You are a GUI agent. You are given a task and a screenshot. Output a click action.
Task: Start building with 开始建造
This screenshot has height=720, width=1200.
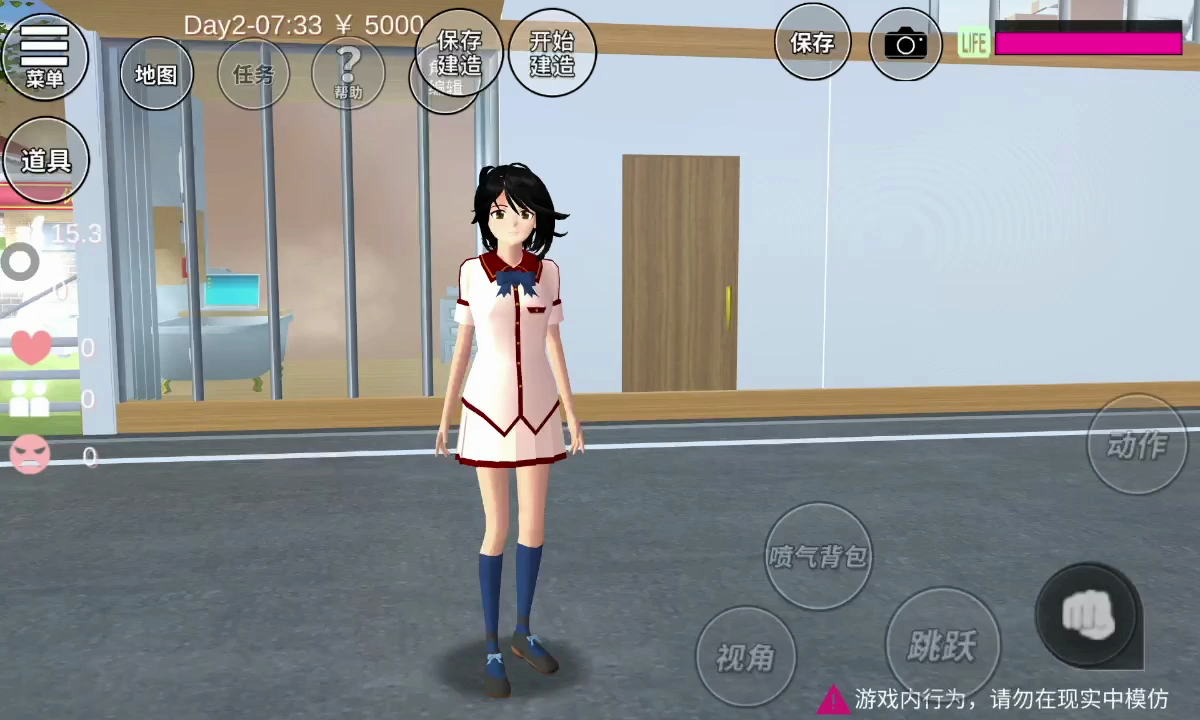tap(552, 53)
